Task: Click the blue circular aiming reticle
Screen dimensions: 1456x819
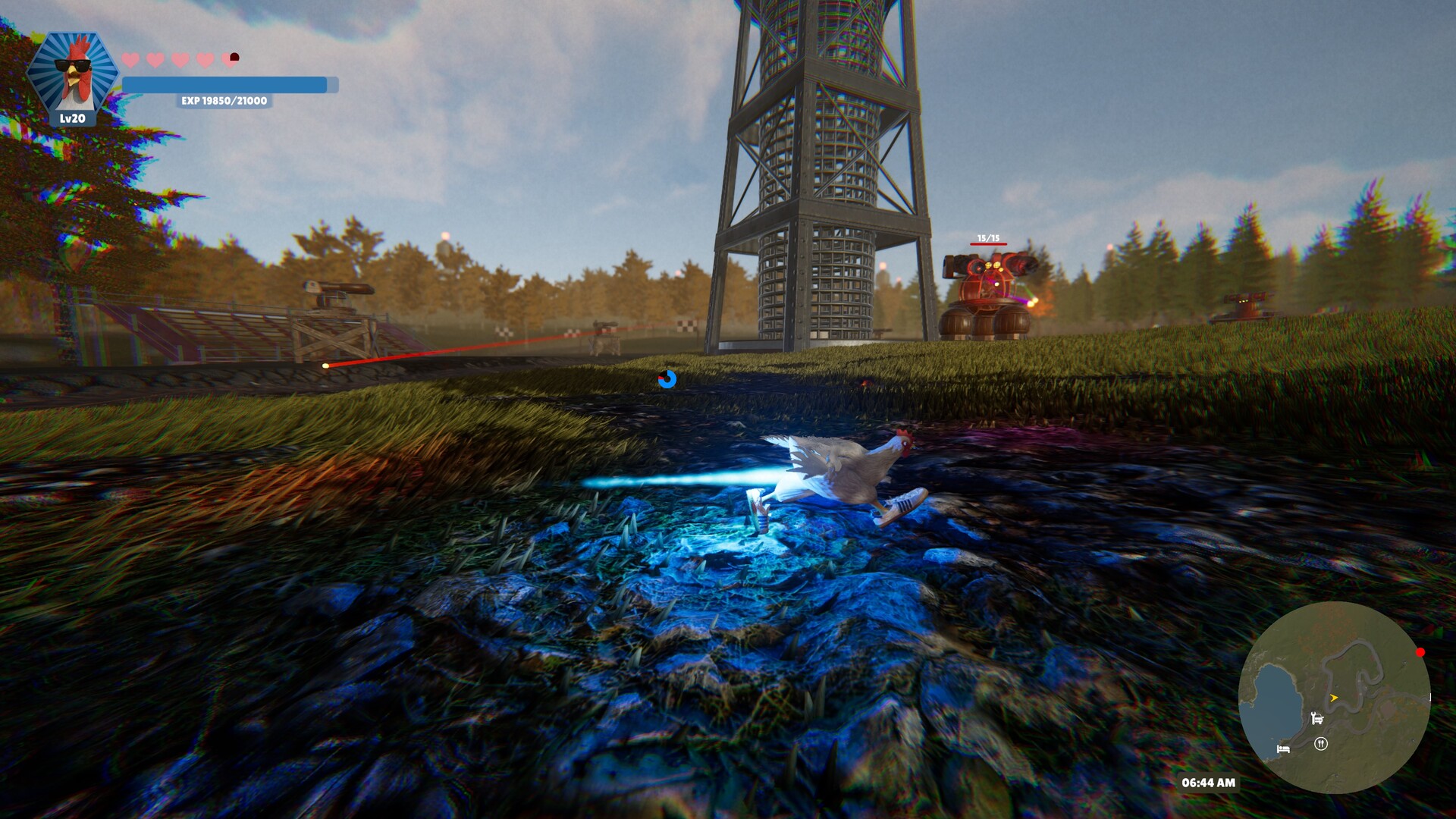Action: [x=667, y=380]
